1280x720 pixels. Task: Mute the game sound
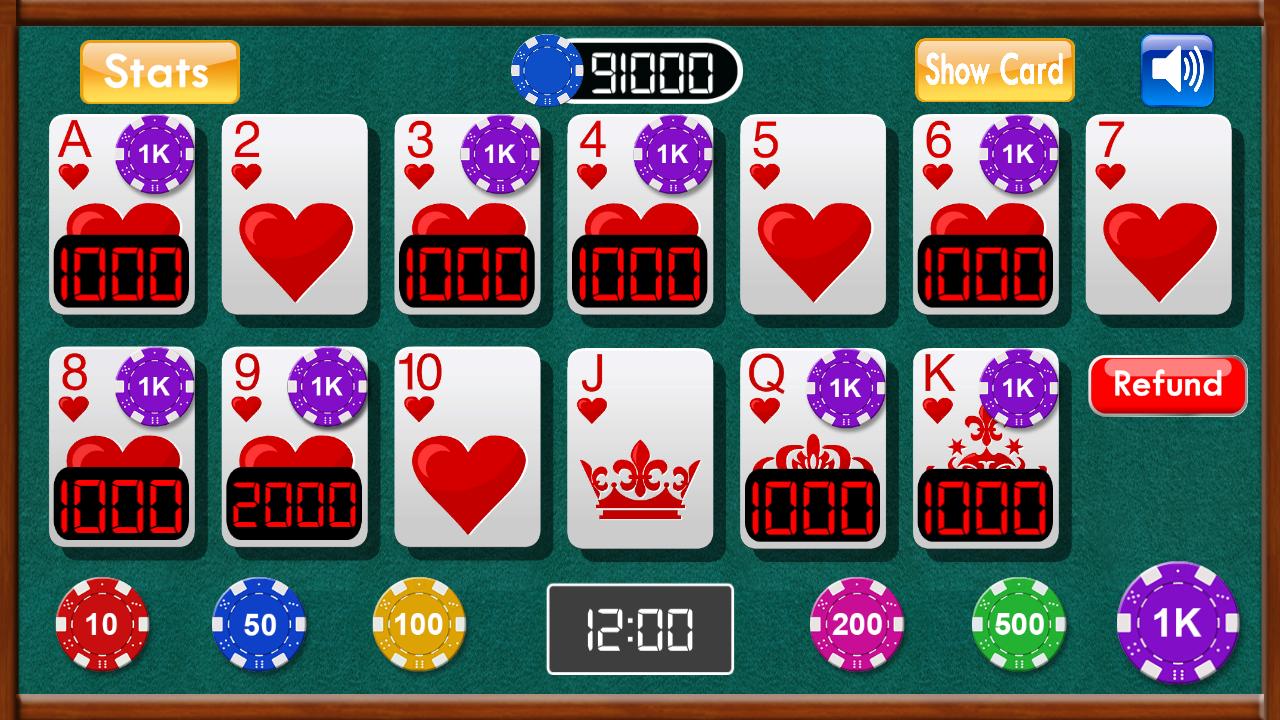[x=1175, y=70]
